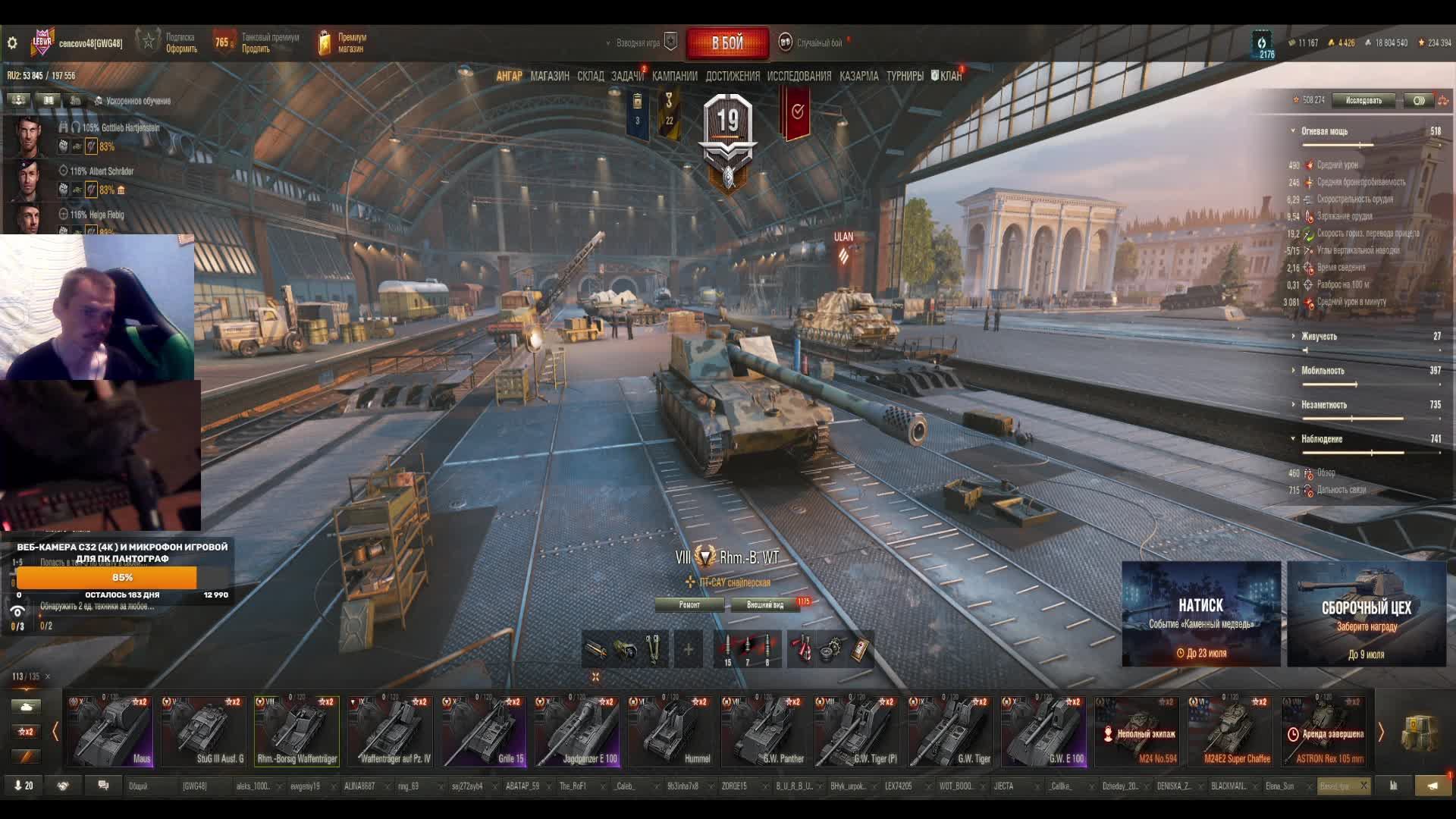The image size is (1456, 819).
Task: Click the Ремонт button
Action: (x=689, y=604)
